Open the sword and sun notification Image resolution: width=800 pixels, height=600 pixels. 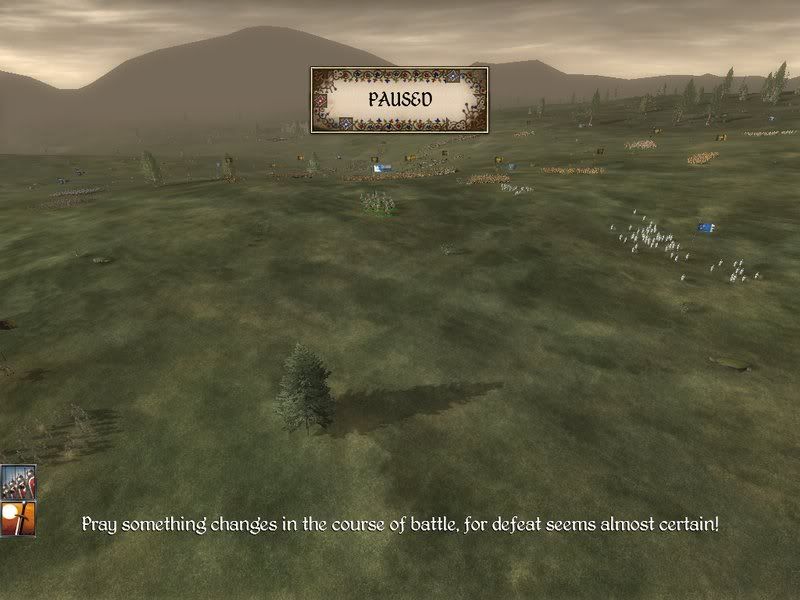[18, 518]
